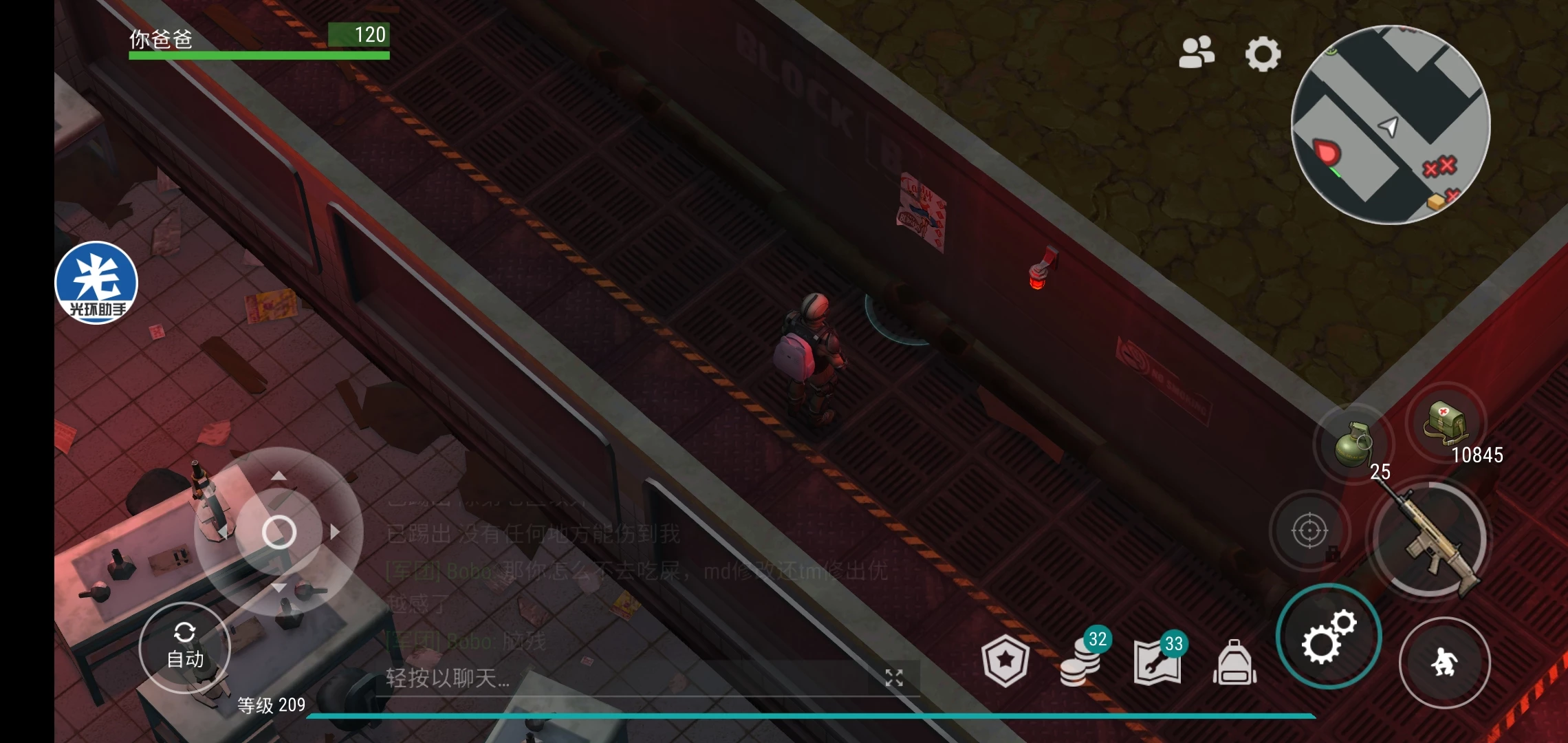Toggle the crouch stance button

1444,663
